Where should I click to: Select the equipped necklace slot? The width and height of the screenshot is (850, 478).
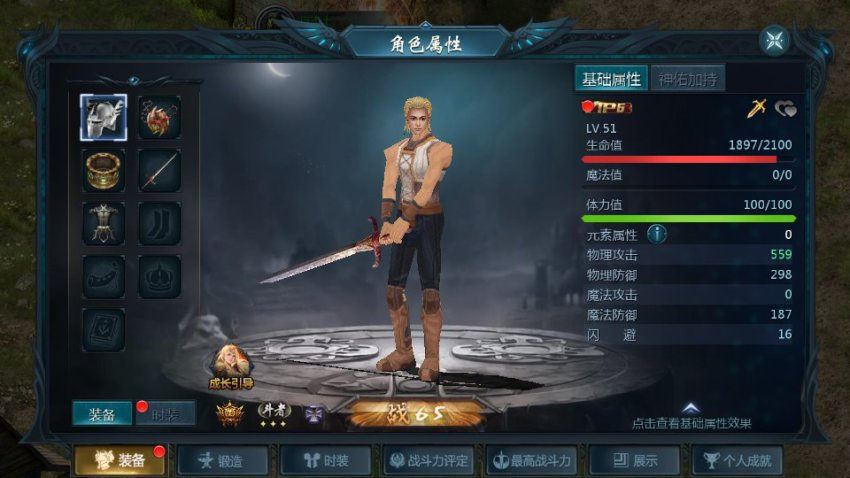pos(159,118)
